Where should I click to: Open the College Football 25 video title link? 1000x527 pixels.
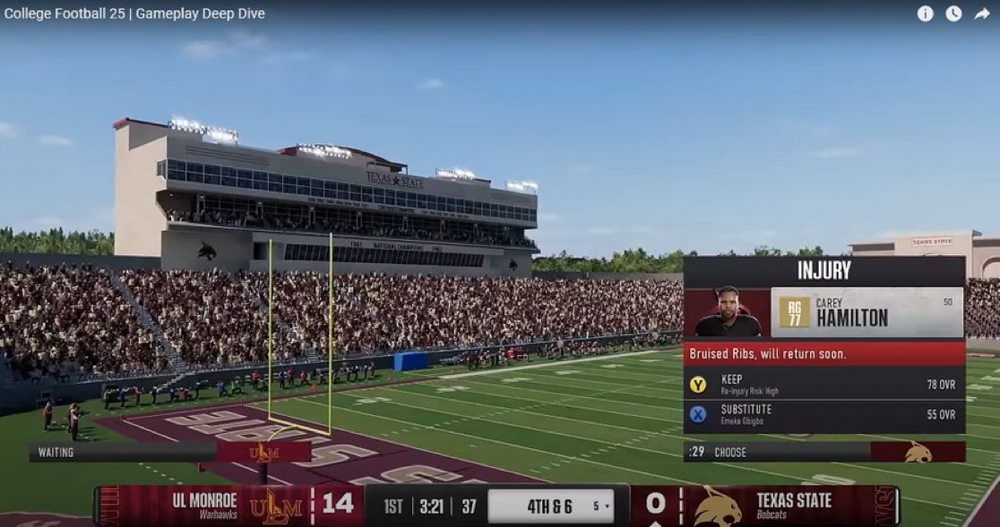[134, 14]
